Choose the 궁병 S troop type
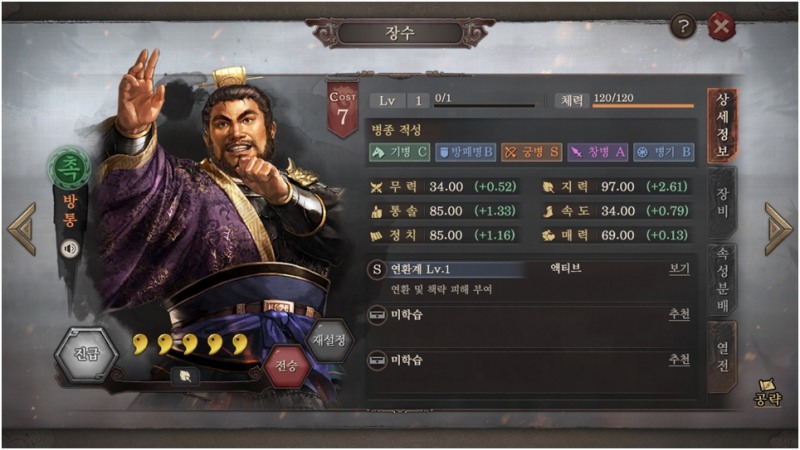Viewport: 800px width, 450px height. 531,152
